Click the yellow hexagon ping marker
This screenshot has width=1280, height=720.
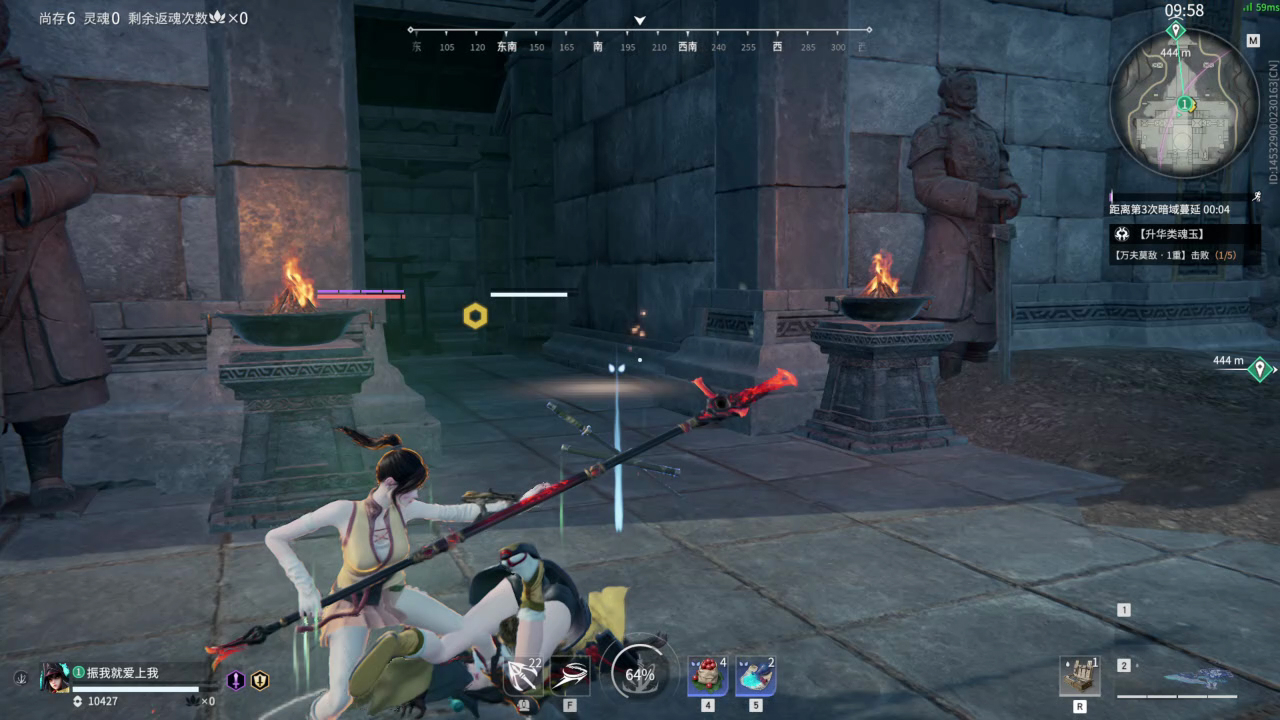pos(475,316)
